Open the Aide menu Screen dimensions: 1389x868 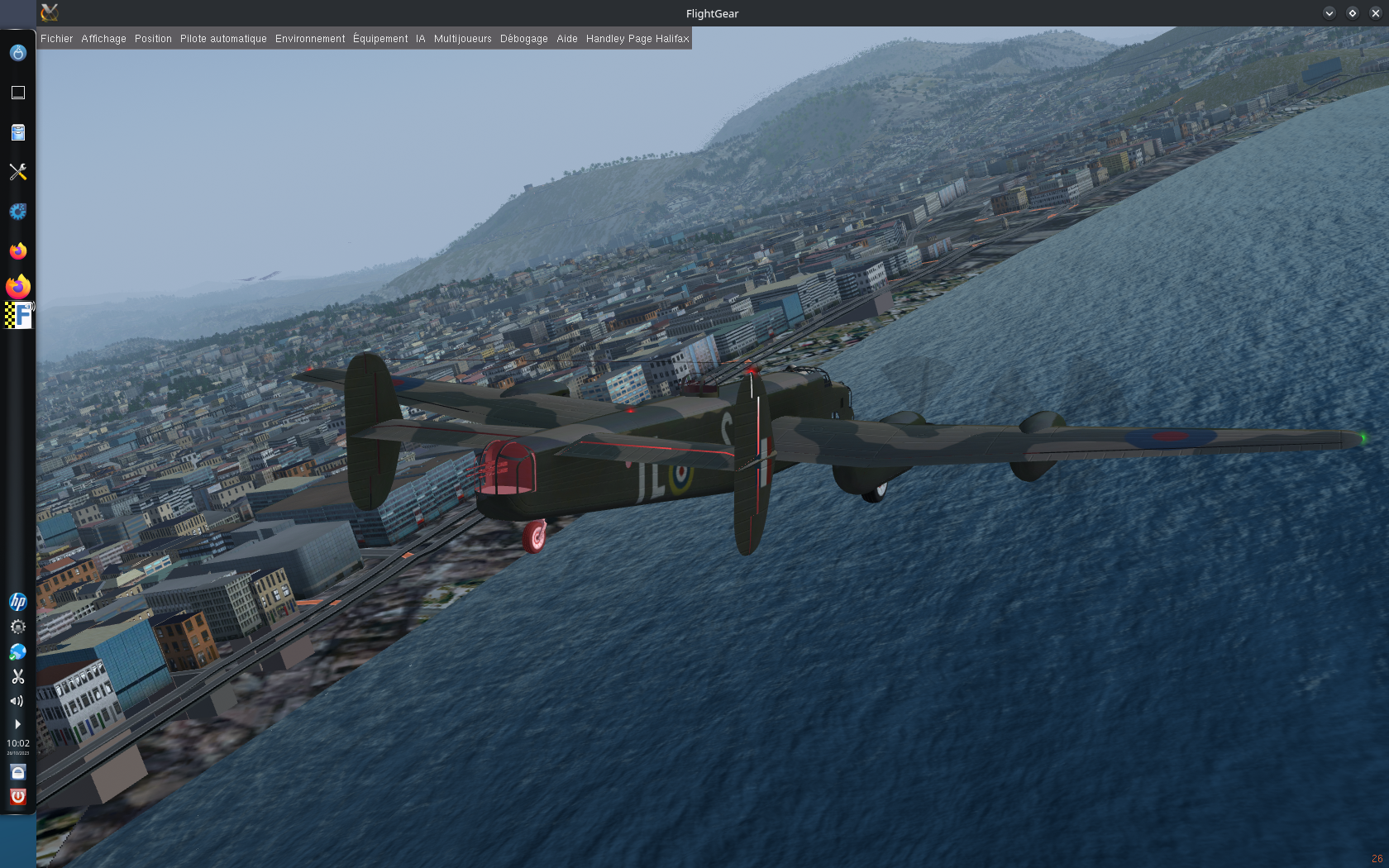click(x=567, y=39)
